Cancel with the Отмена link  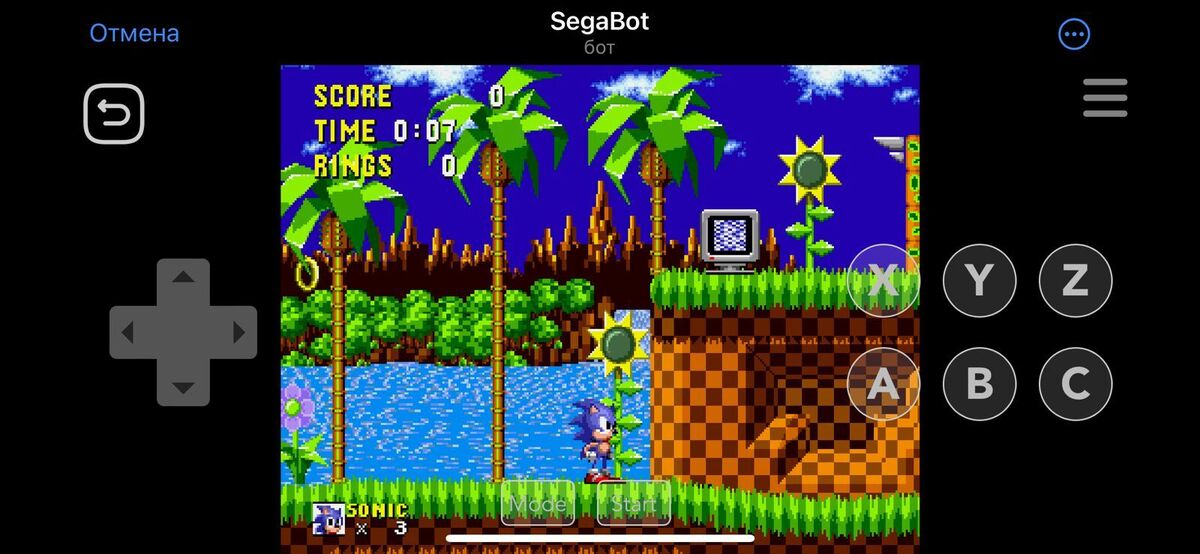pyautogui.click(x=134, y=33)
